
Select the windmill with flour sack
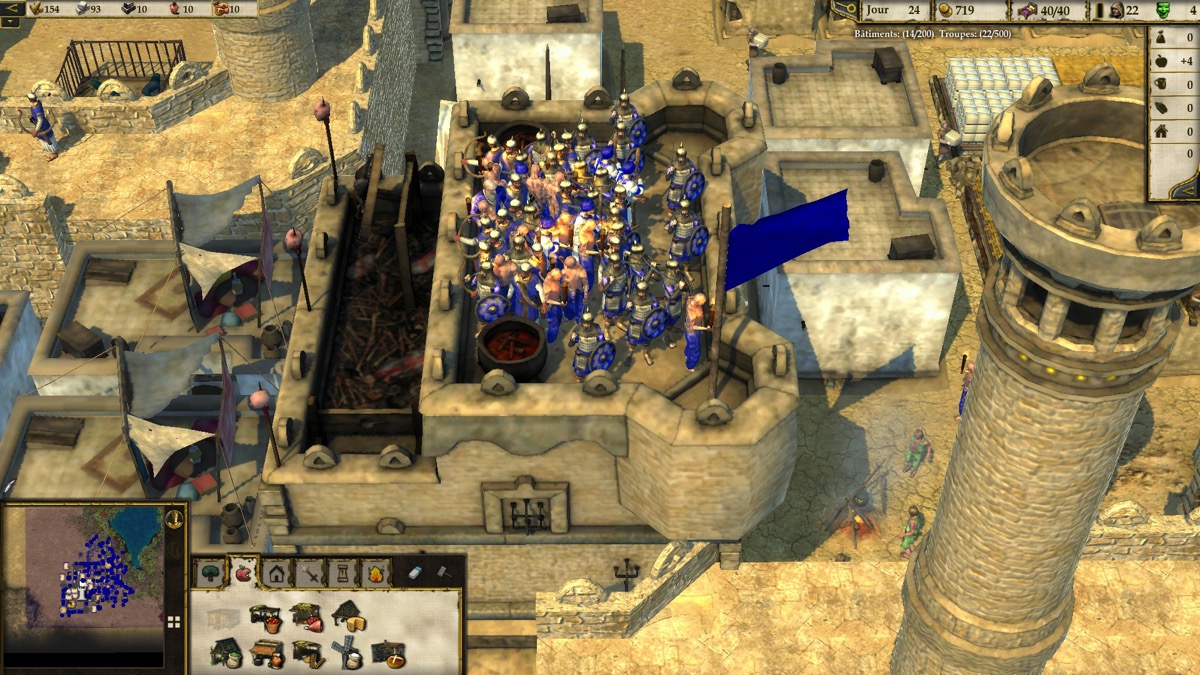tap(348, 652)
